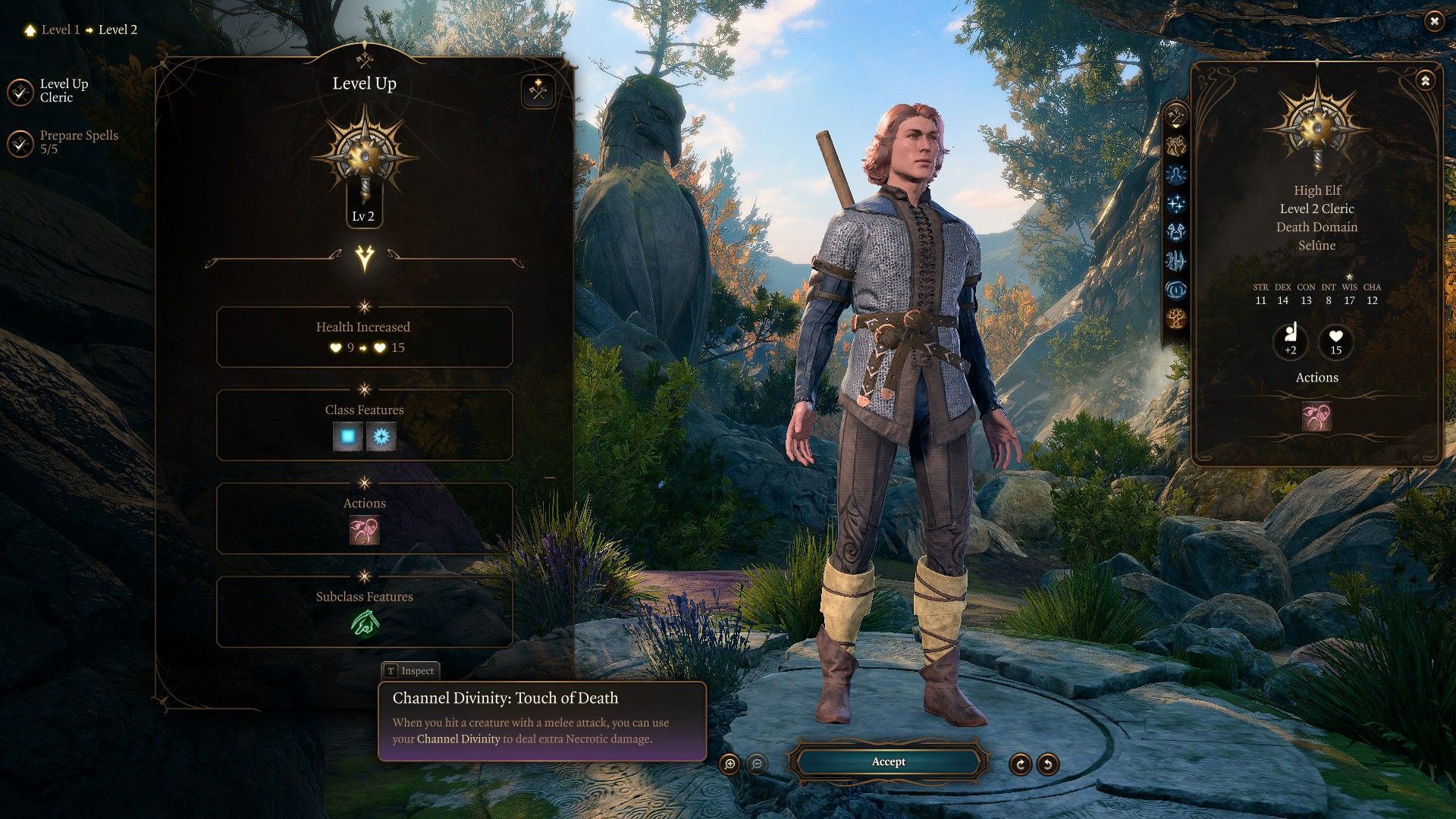Zoom out from the character model

click(756, 764)
